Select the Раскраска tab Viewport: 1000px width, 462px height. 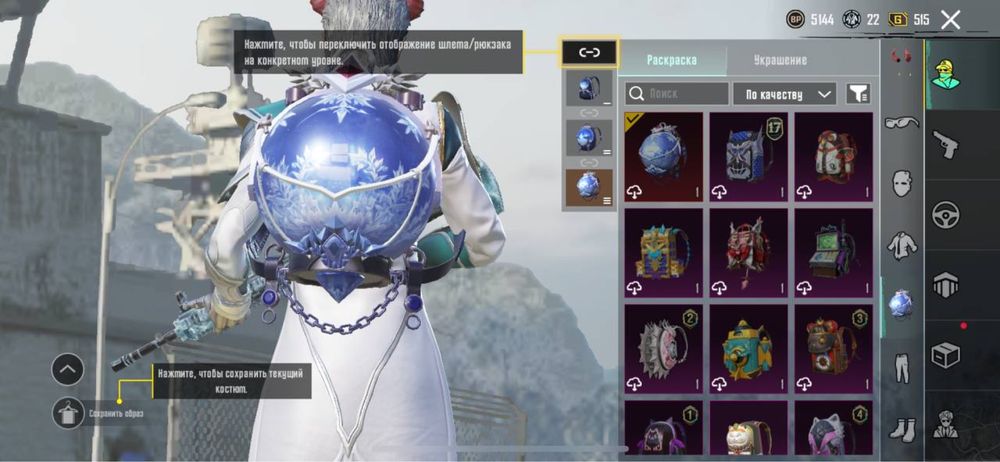[672, 60]
